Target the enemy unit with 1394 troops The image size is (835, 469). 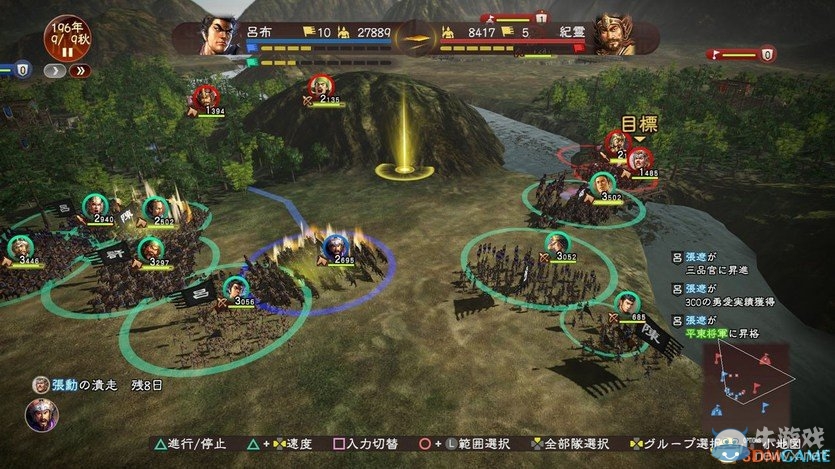205,97
